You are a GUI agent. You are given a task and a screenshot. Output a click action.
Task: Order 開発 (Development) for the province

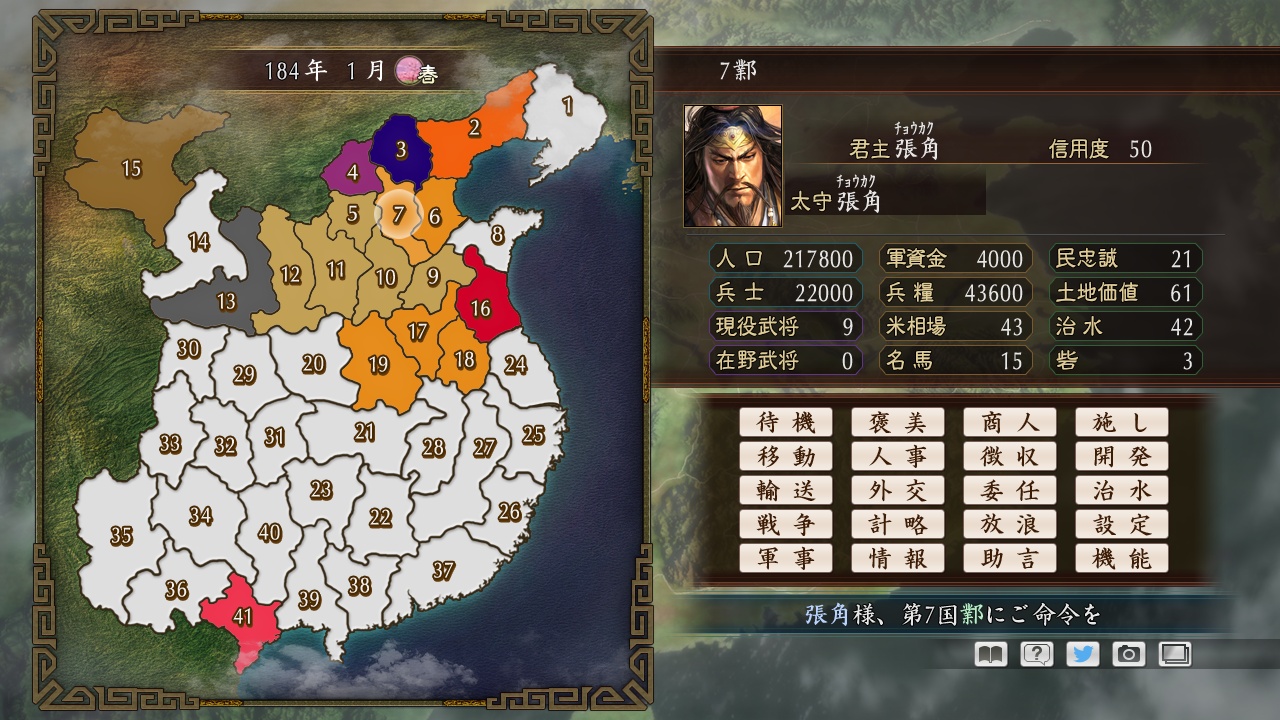(1122, 456)
